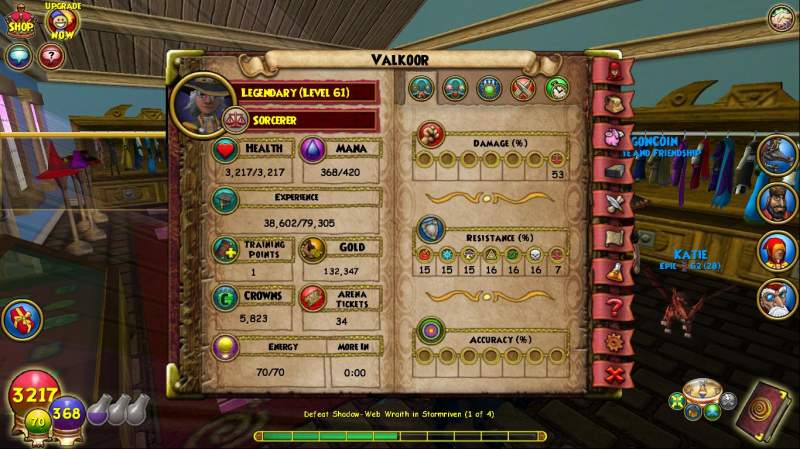Screen dimensions: 800x449
Task: Open the red gift box icon
Action: (22, 319)
